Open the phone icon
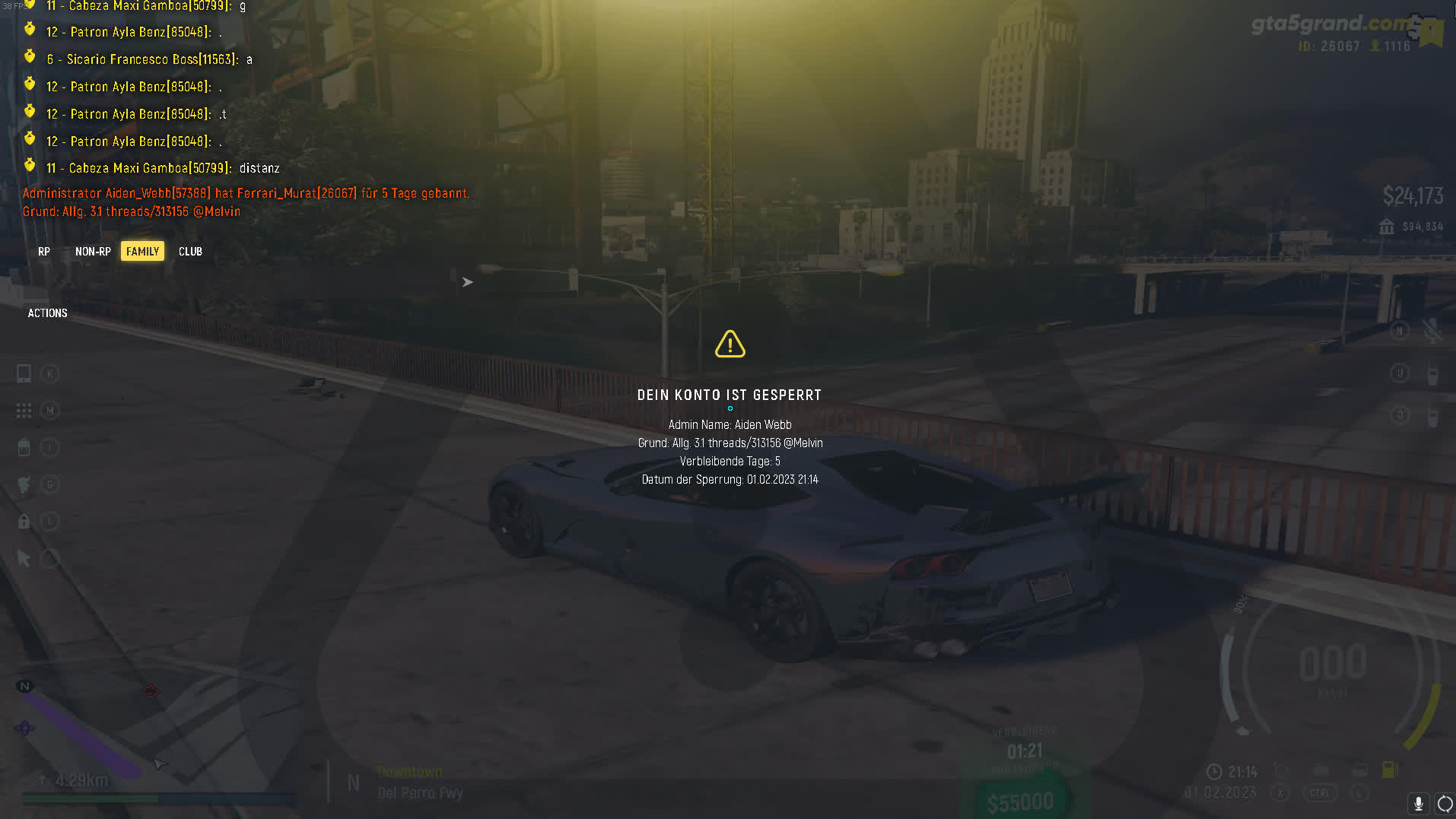The height and width of the screenshot is (819, 1456). pyautogui.click(x=24, y=373)
